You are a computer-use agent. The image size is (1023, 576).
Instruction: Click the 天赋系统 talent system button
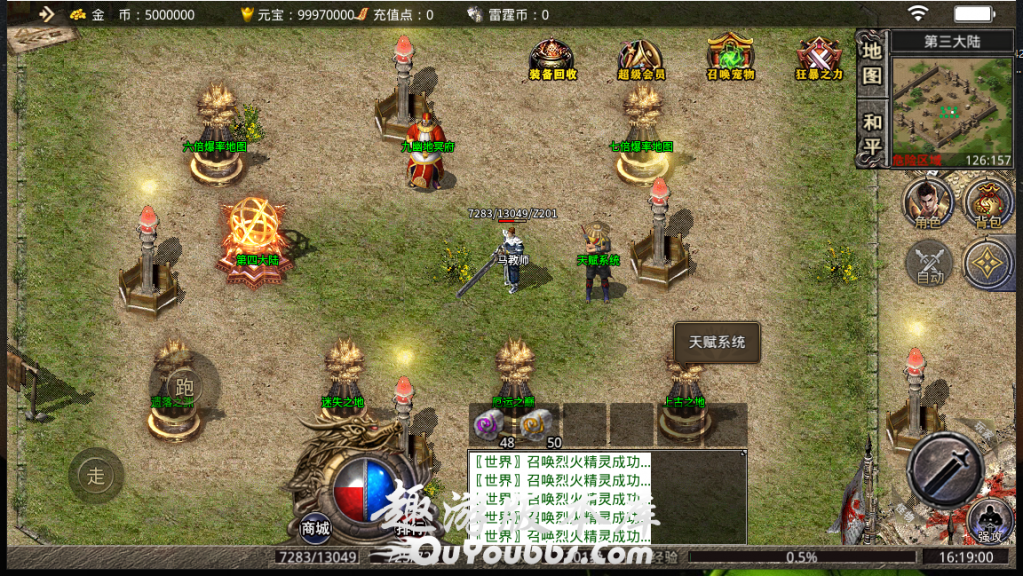(x=717, y=342)
